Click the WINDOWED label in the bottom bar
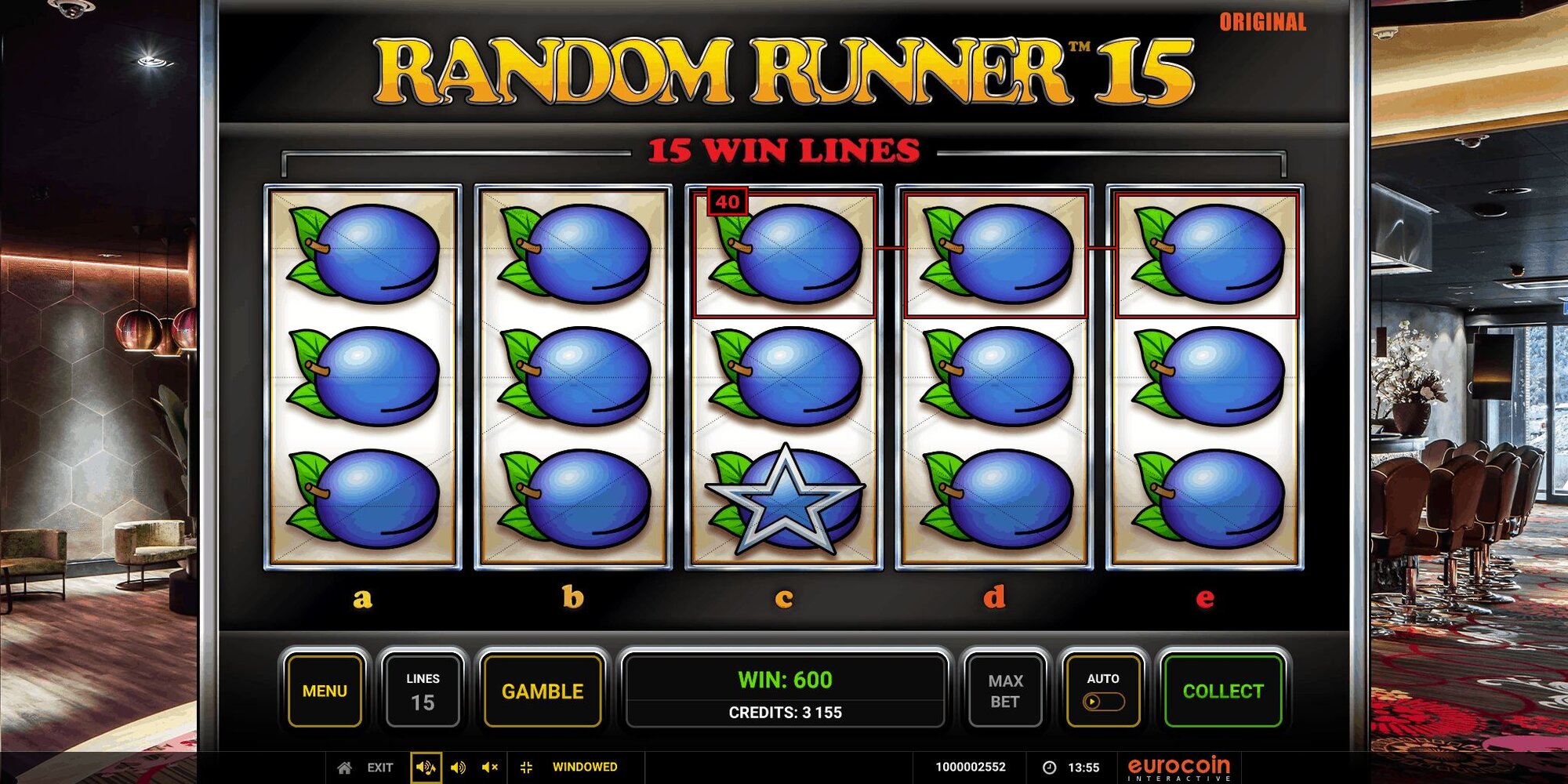The width and height of the screenshot is (1568, 784). coord(585,768)
